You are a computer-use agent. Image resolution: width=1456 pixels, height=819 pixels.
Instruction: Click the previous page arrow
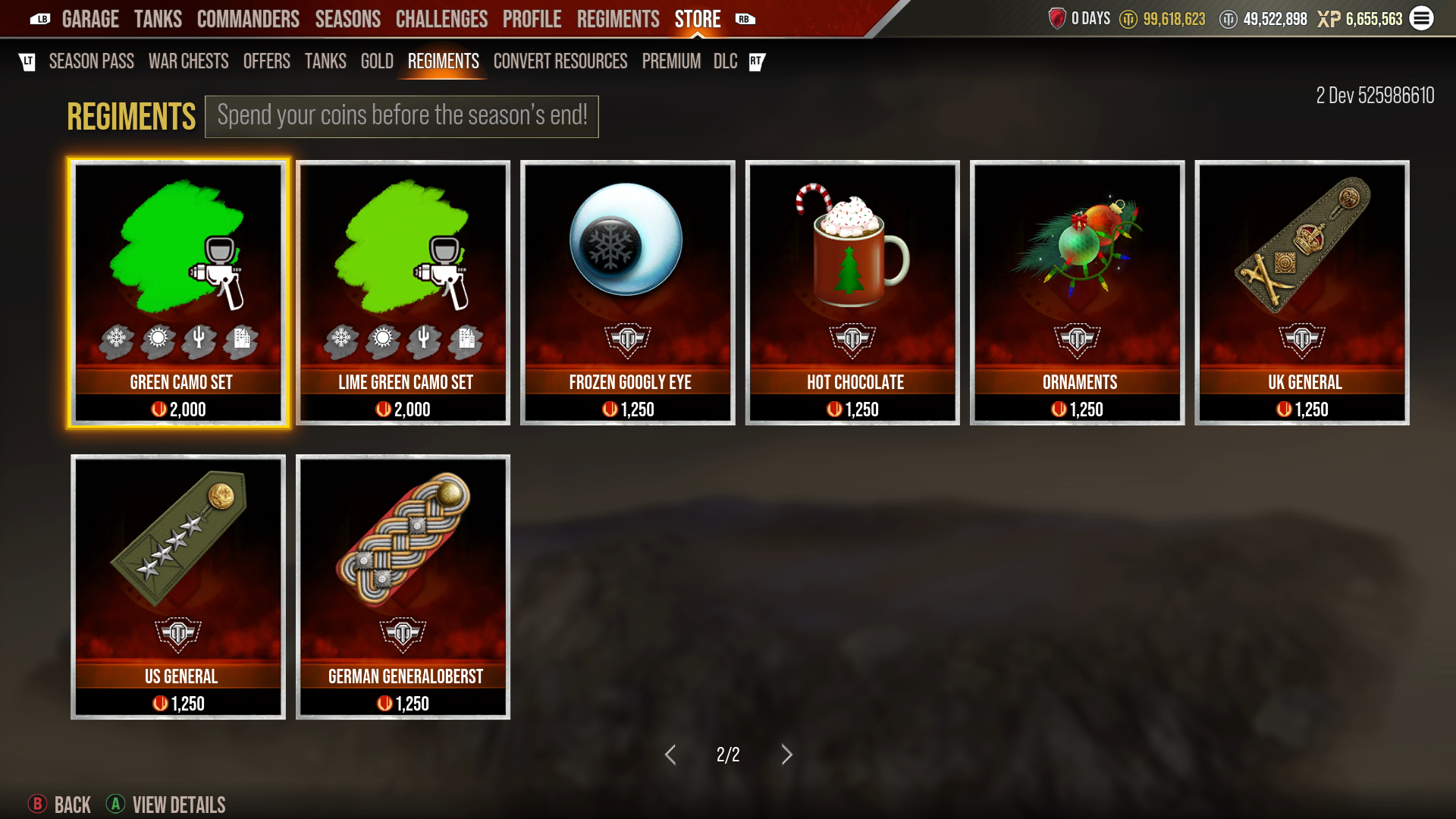point(670,755)
